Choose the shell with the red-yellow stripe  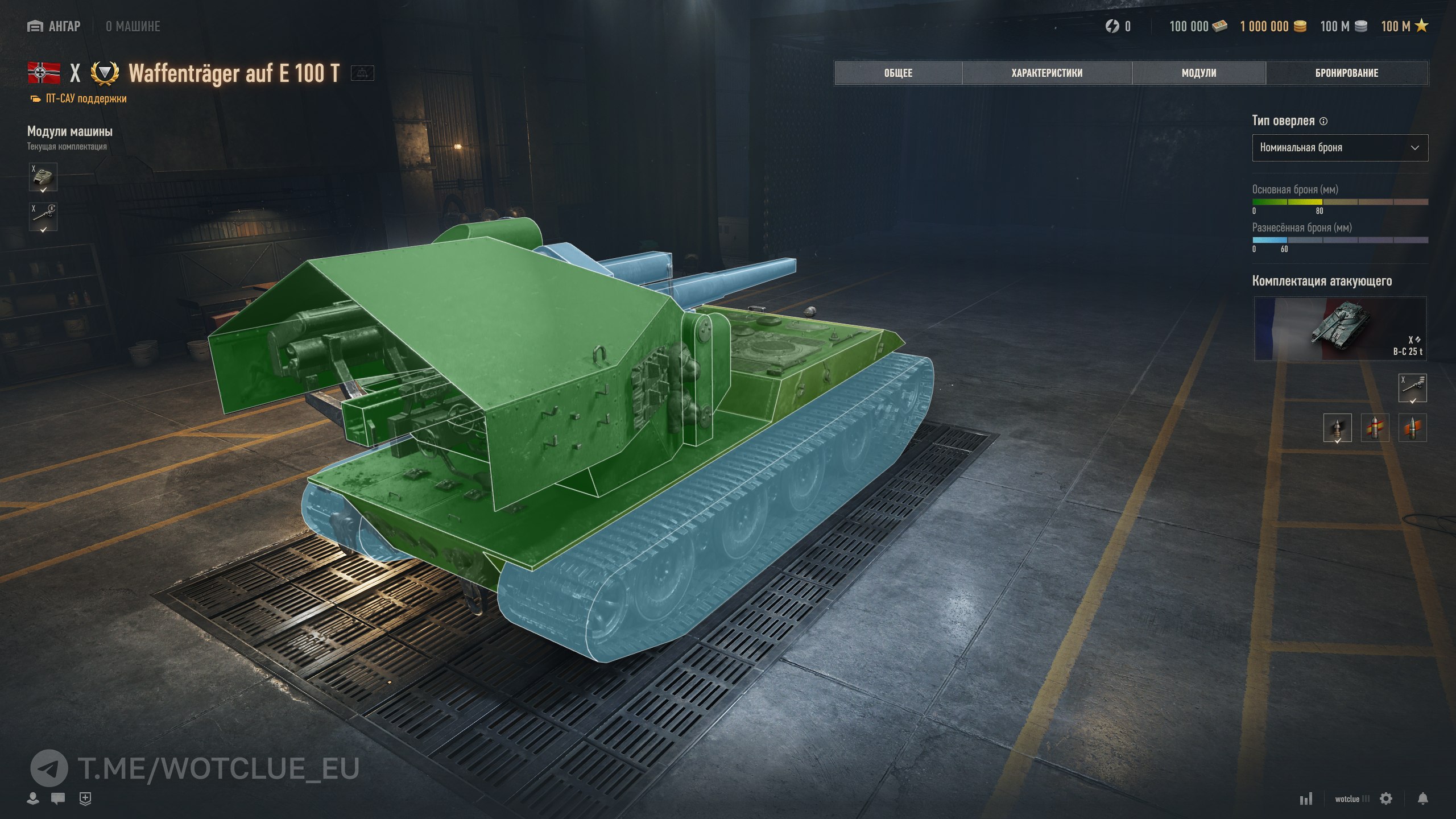[x=1375, y=428]
